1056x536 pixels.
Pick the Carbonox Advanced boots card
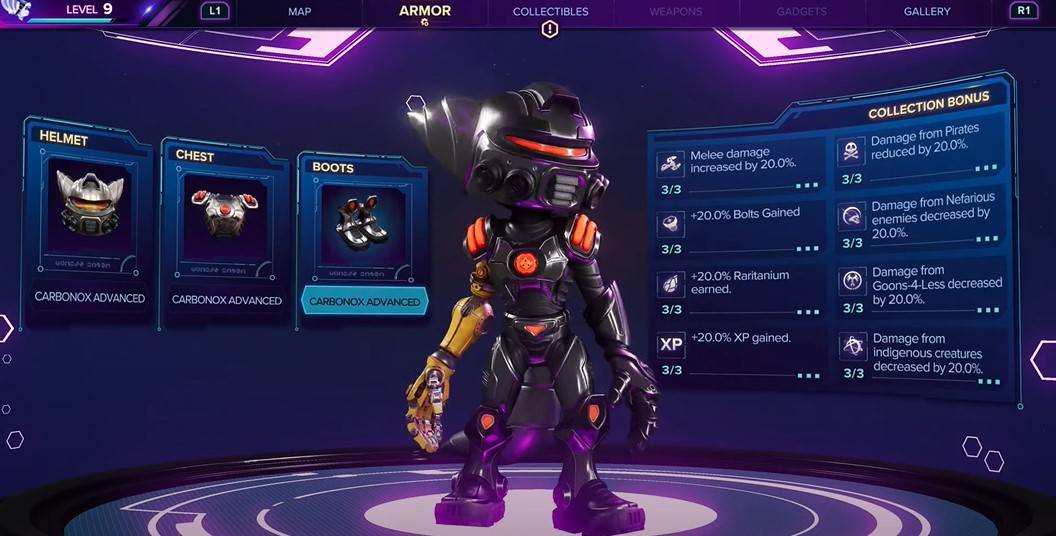coord(364,237)
